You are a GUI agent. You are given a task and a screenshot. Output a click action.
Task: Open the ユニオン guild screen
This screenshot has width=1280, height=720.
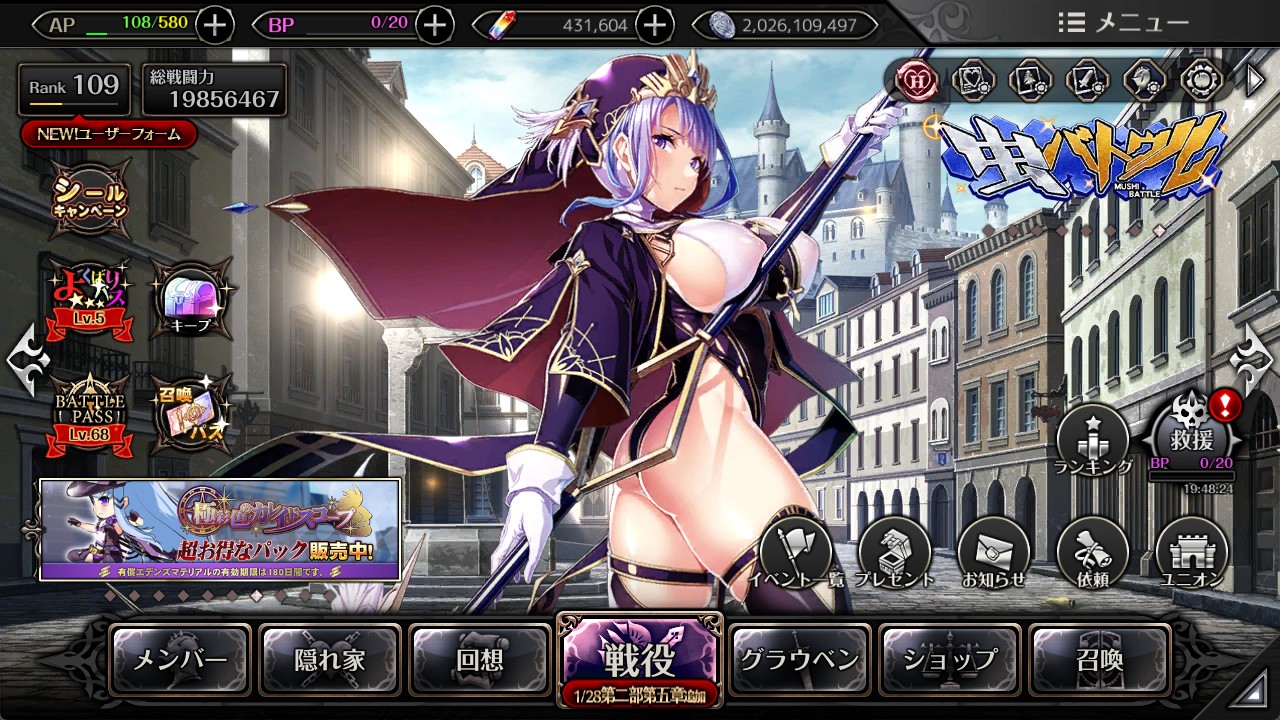1191,553
